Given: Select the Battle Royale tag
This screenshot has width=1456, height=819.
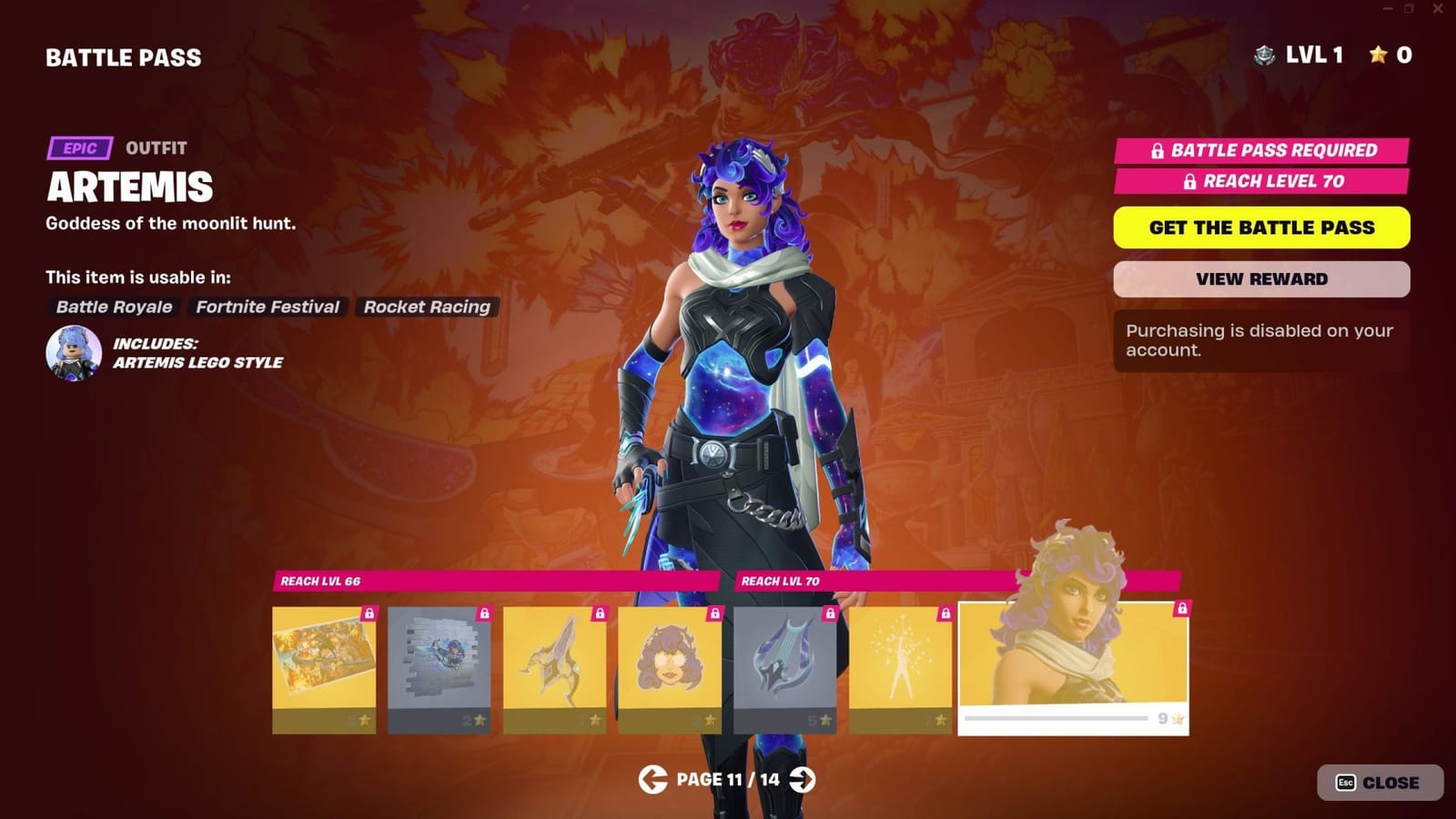Looking at the screenshot, I should pos(113,307).
